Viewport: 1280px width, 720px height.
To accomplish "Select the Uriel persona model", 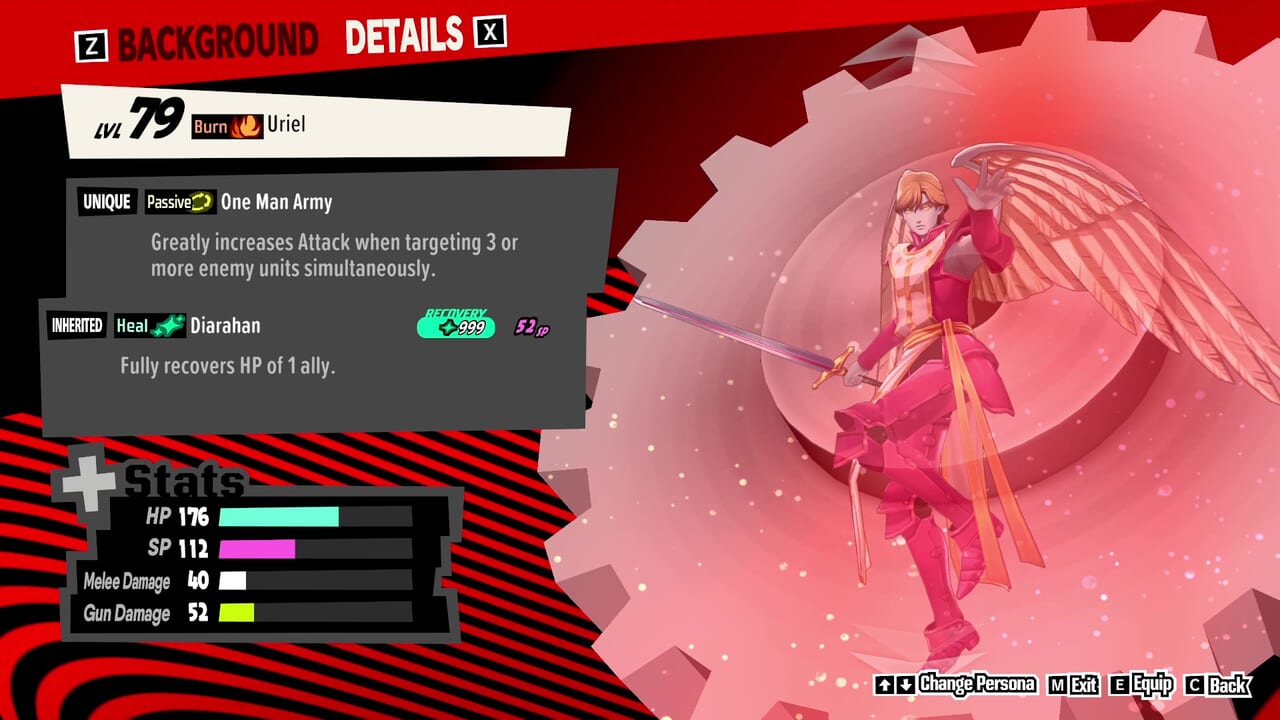I will (930, 350).
